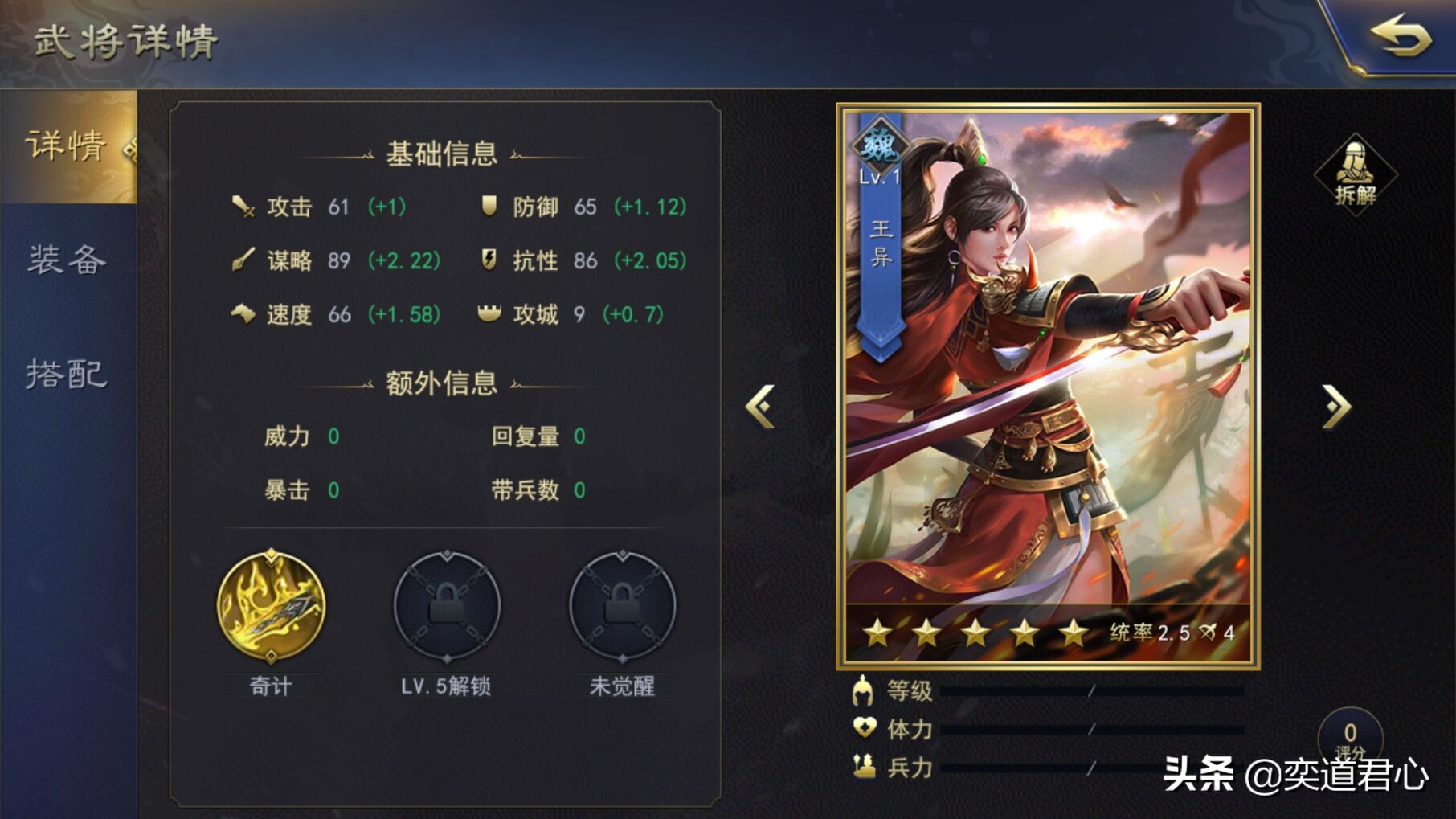1456x819 pixels.
Task: Select the attack (攻击) sword stat icon
Action: pos(243,207)
